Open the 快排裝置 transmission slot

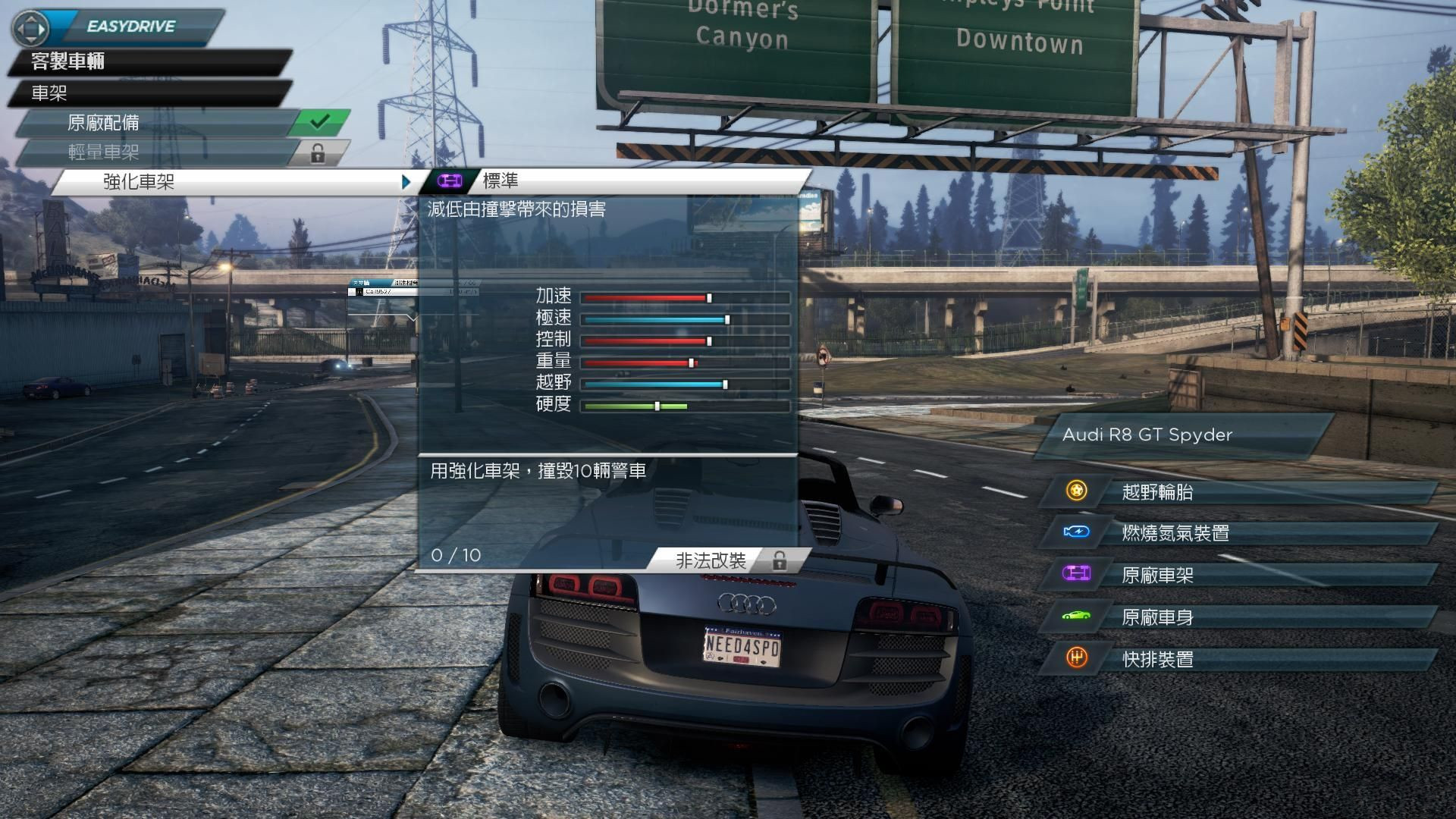pos(1236,659)
